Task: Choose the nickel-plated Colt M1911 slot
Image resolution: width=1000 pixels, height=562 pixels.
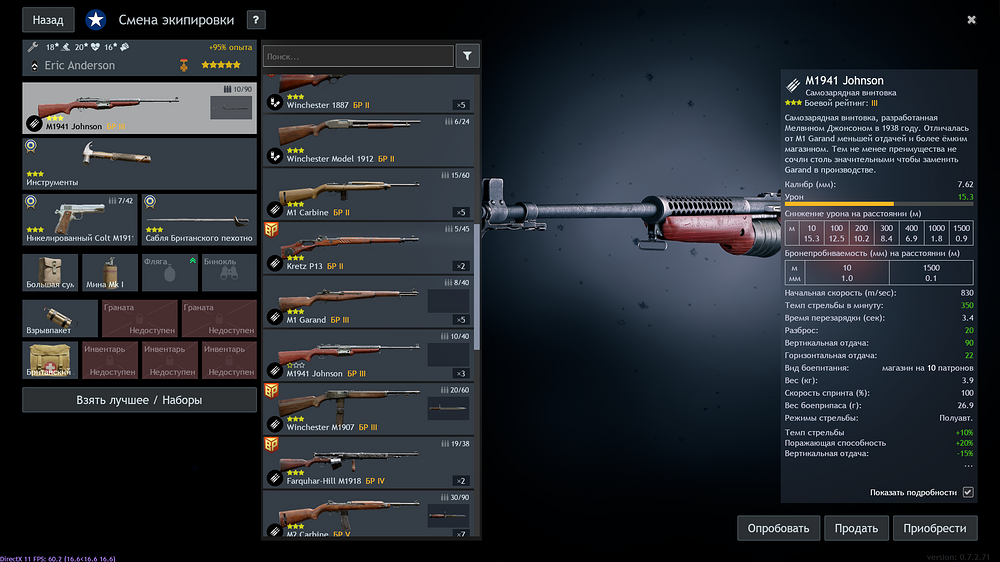Action: pyautogui.click(x=79, y=220)
